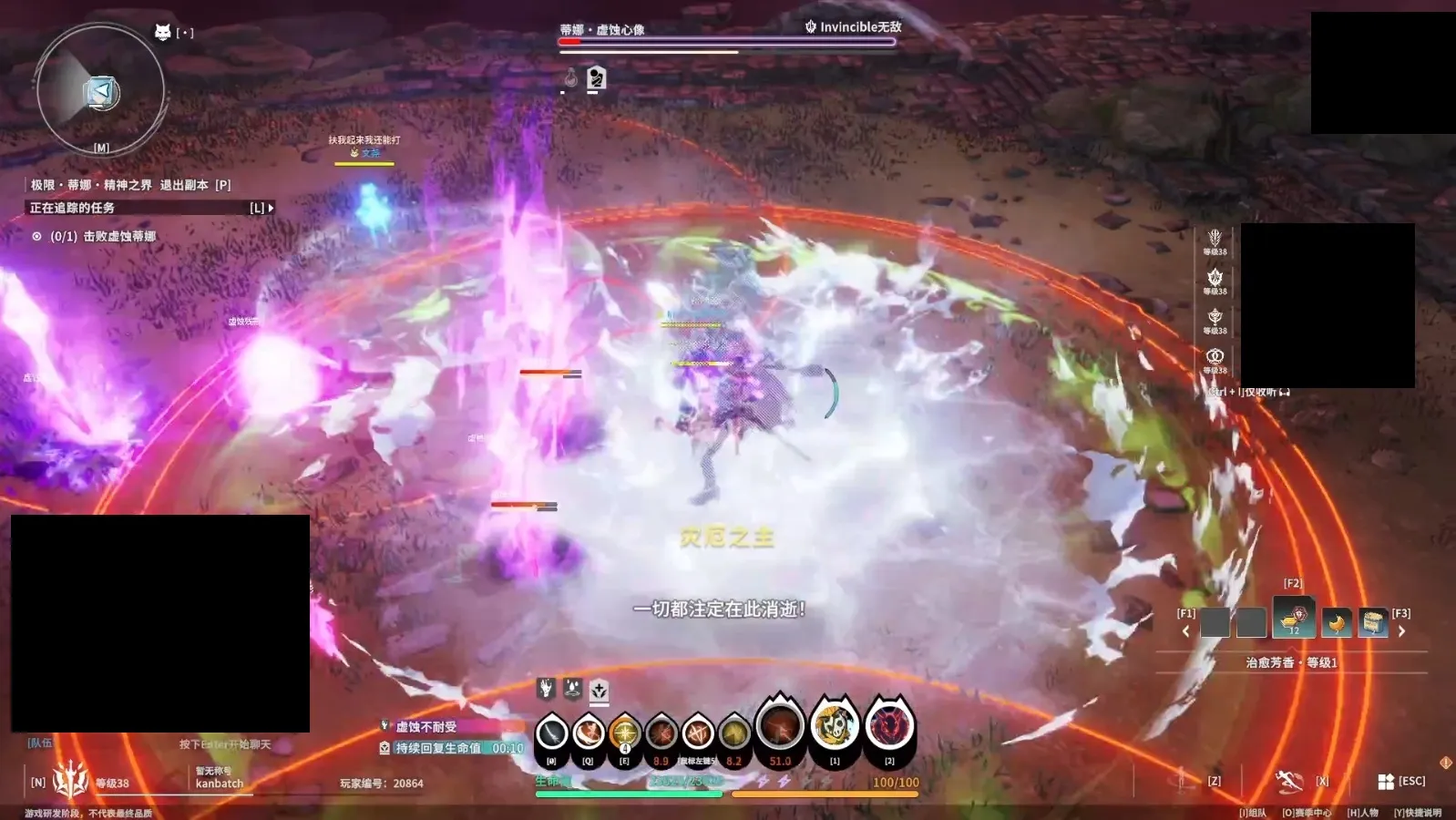Summon the yellow skull-mask companion skill
The width and height of the screenshot is (1456, 820).
[x=835, y=726]
